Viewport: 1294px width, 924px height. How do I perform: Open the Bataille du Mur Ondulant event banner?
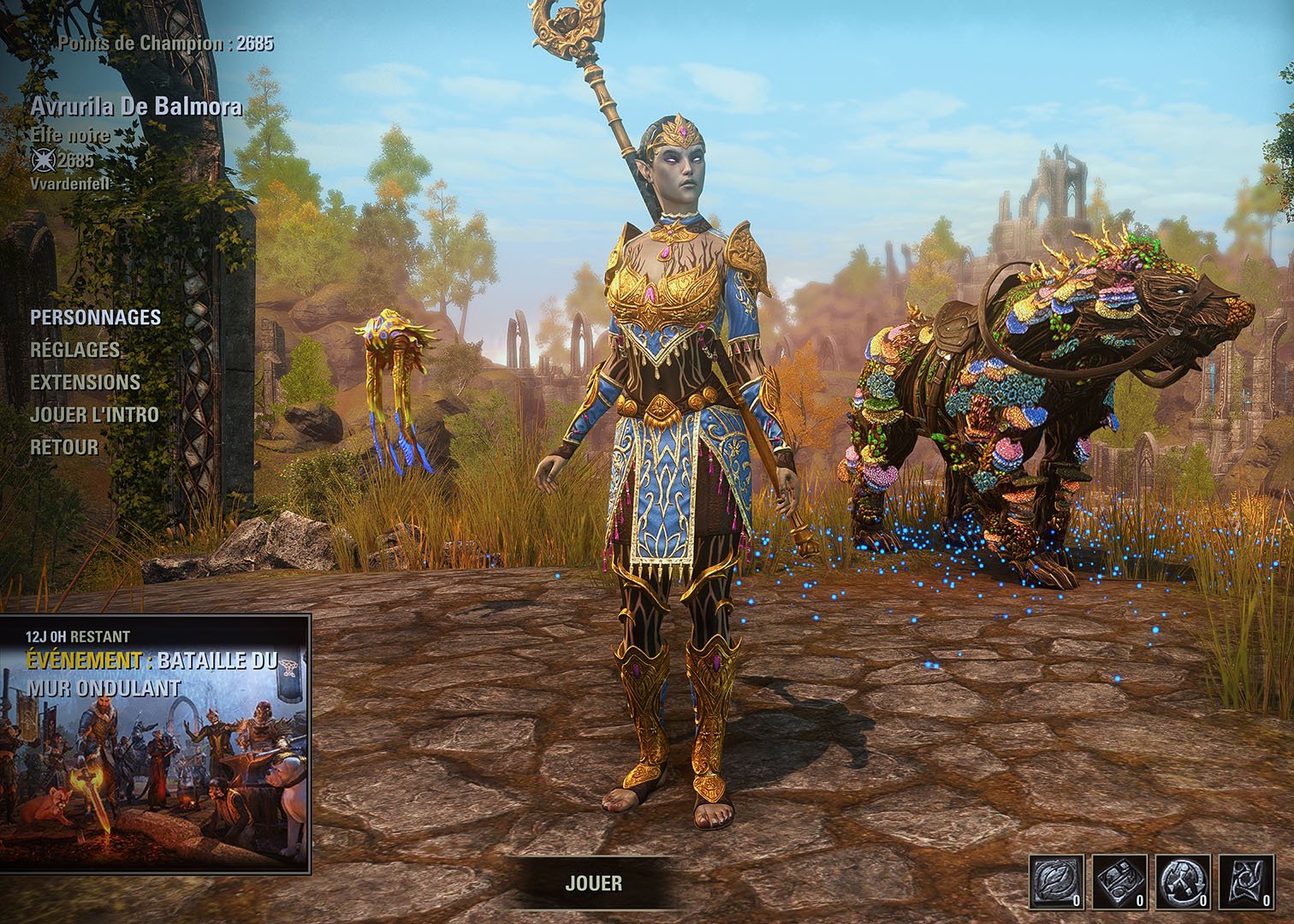coord(155,743)
